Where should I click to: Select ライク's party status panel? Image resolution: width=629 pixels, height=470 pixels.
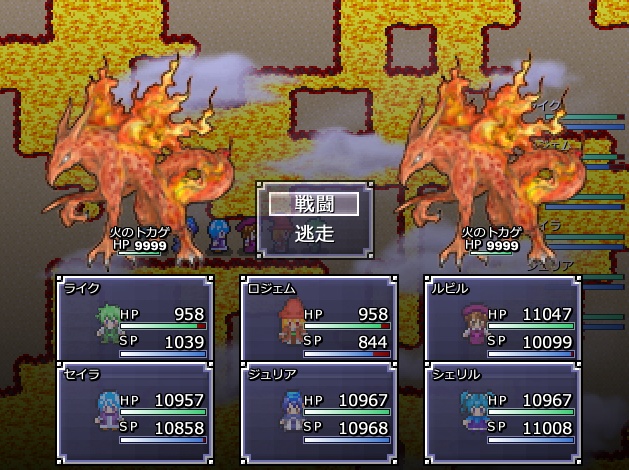(135, 319)
